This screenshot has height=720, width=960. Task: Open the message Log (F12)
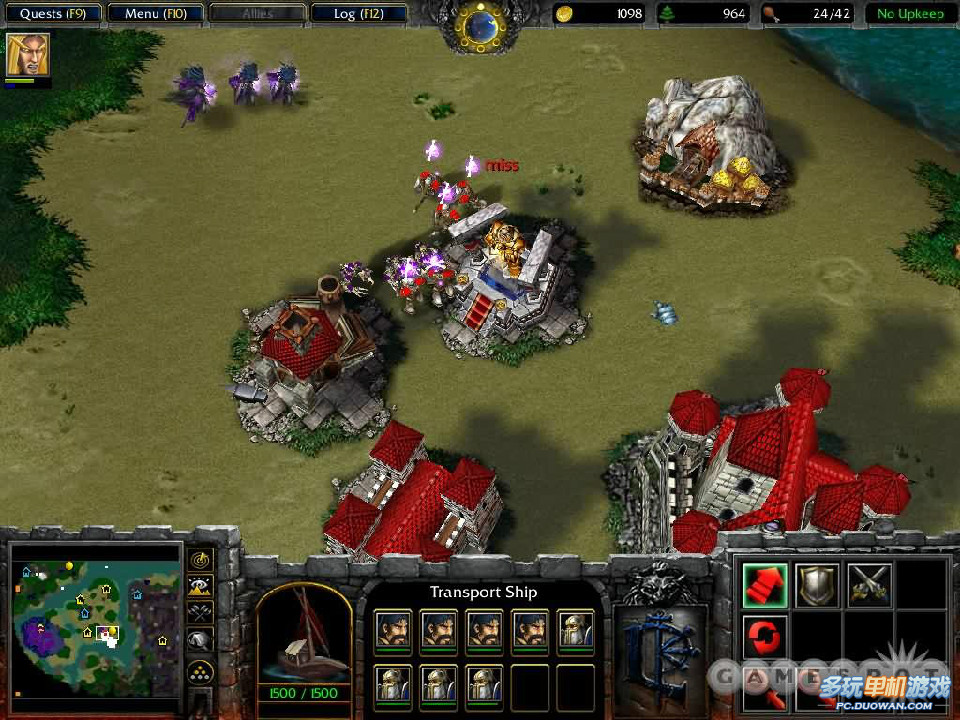[x=358, y=14]
